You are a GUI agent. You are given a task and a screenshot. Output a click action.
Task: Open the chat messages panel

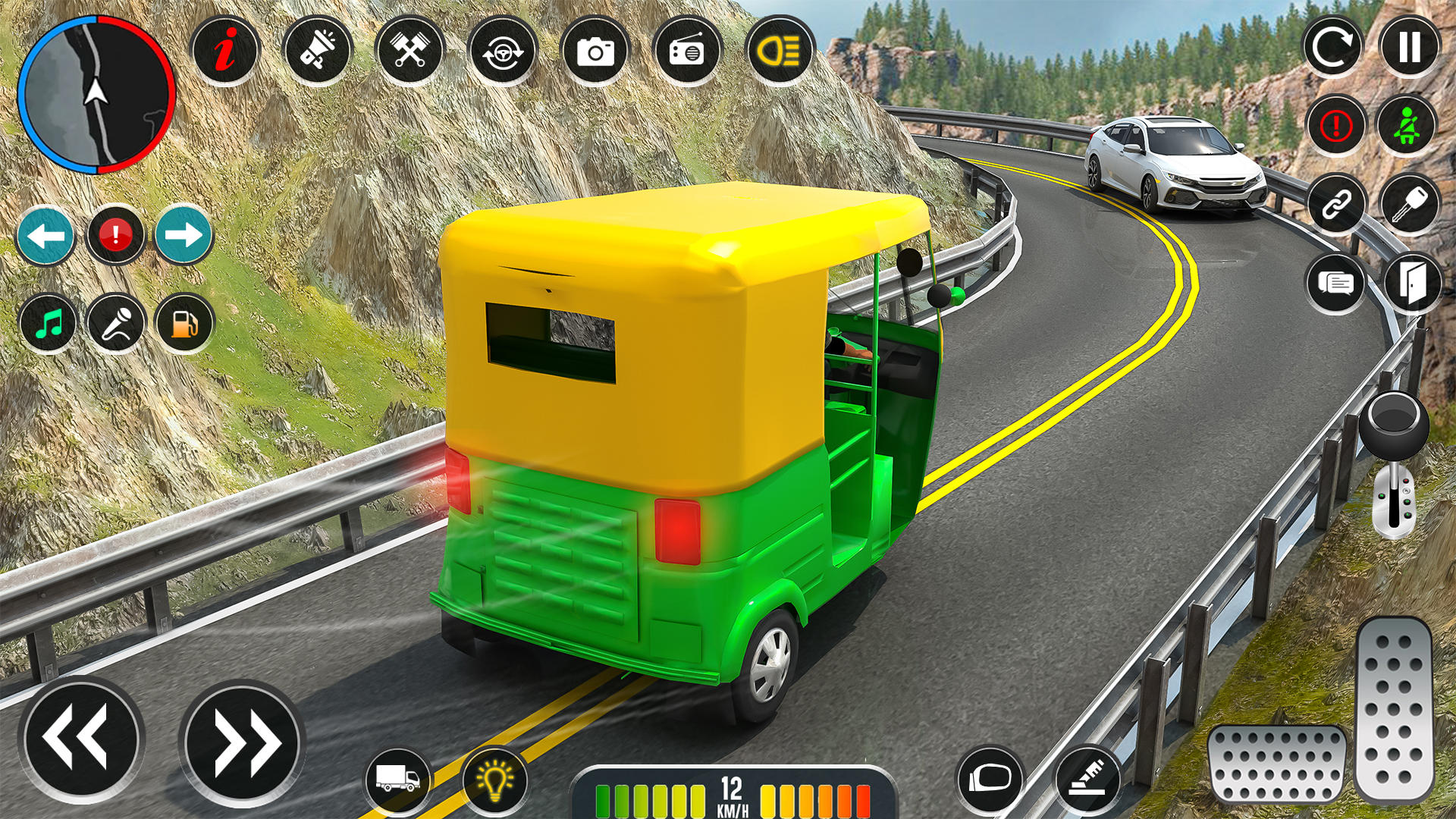[x=1336, y=284]
